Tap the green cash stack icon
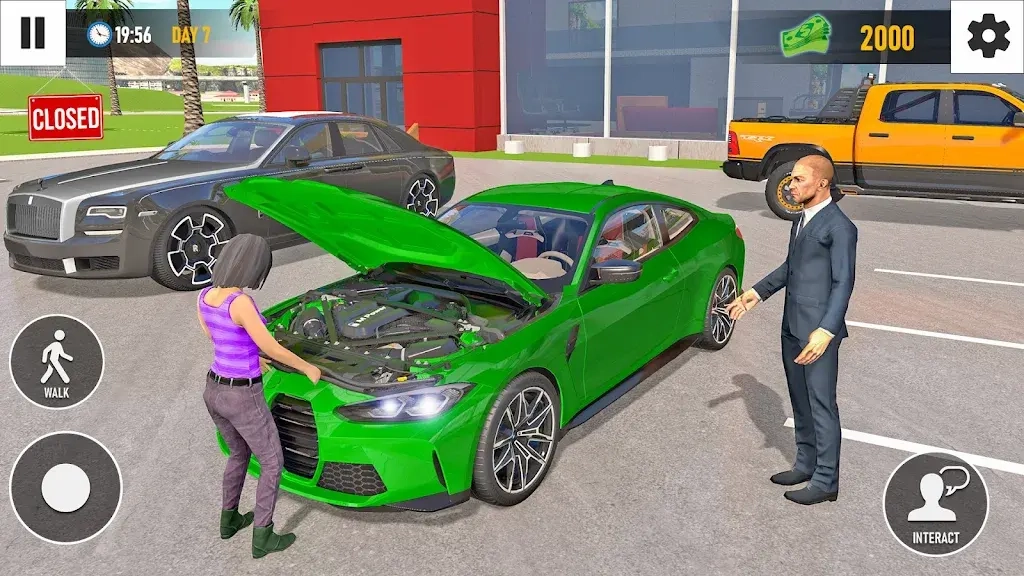 pos(806,37)
